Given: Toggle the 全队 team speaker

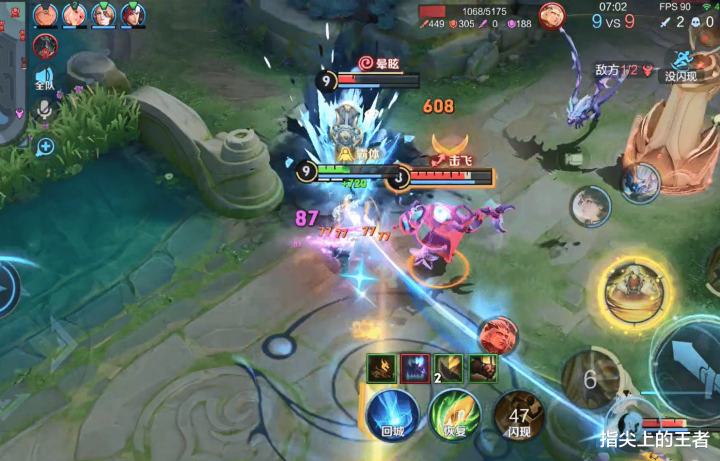Looking at the screenshot, I should [x=45, y=82].
